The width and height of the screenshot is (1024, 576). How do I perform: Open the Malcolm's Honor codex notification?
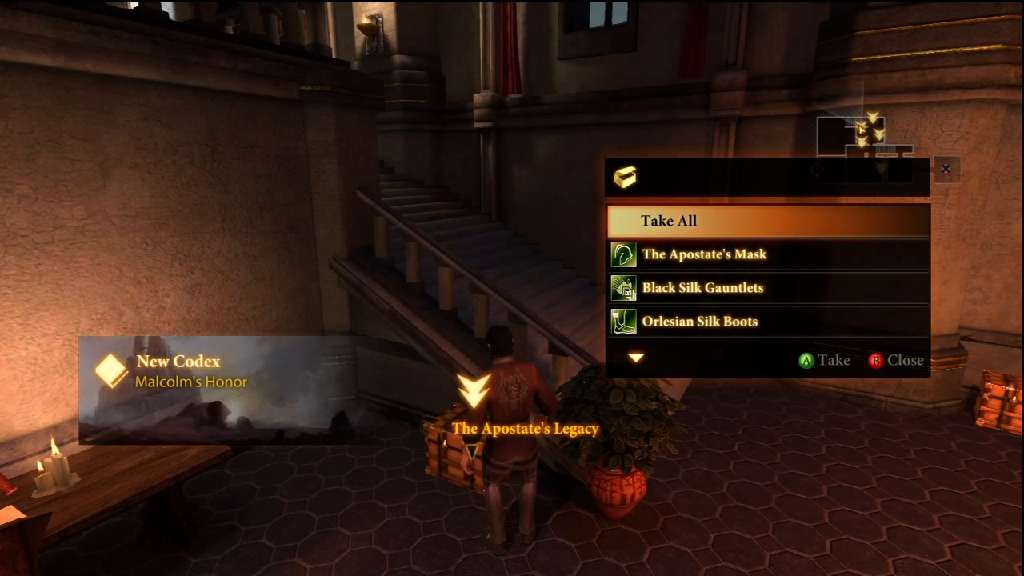[215, 390]
